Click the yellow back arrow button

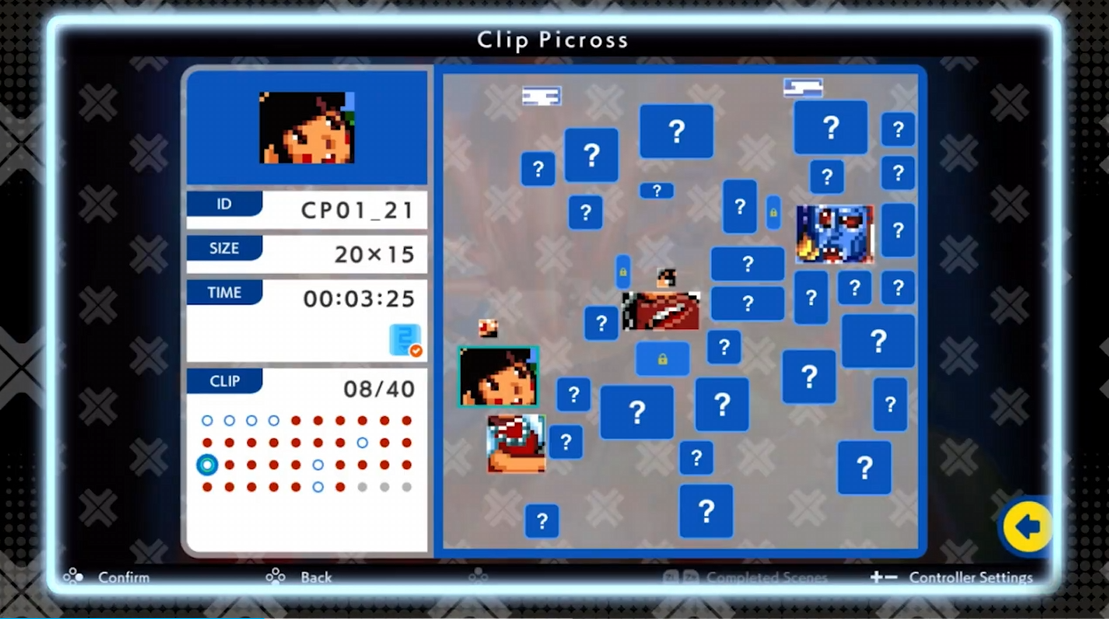[x=1026, y=527]
